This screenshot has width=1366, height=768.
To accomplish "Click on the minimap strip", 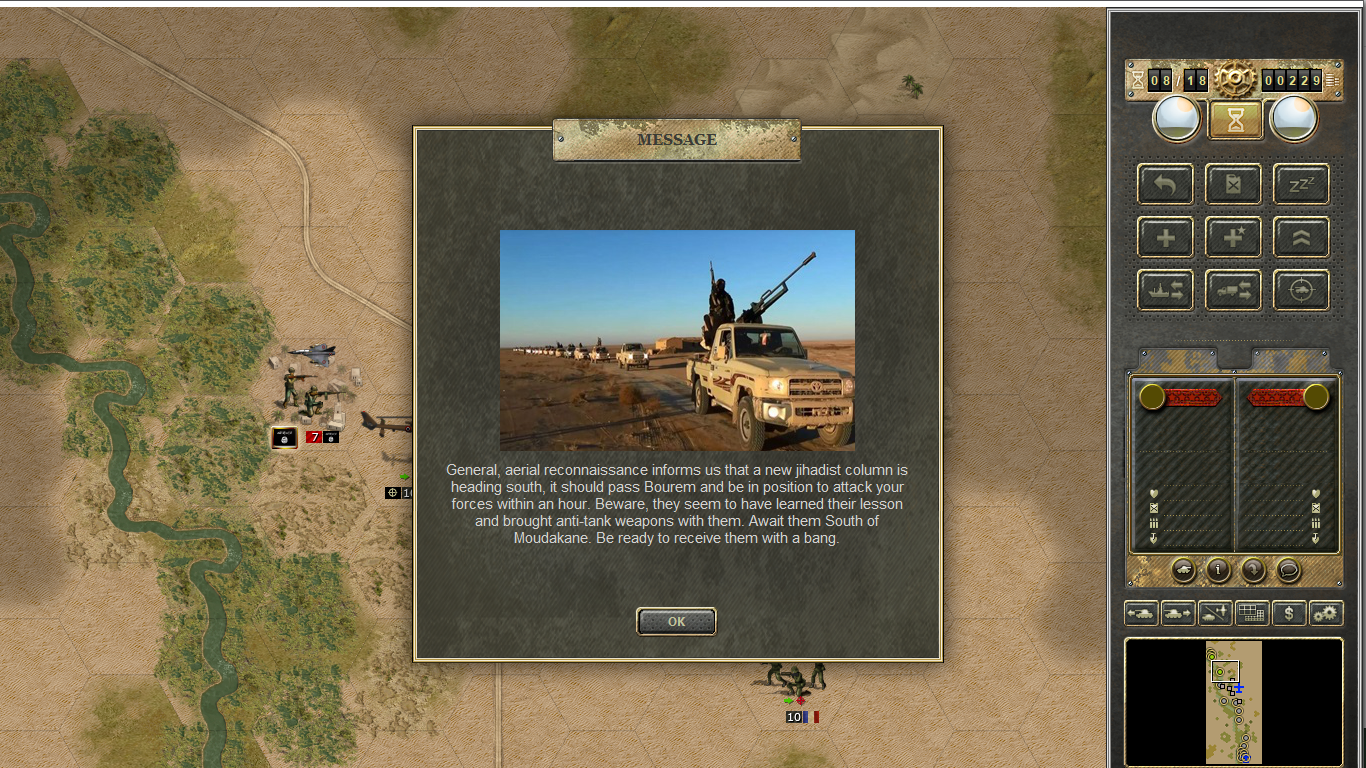I will click(1233, 702).
